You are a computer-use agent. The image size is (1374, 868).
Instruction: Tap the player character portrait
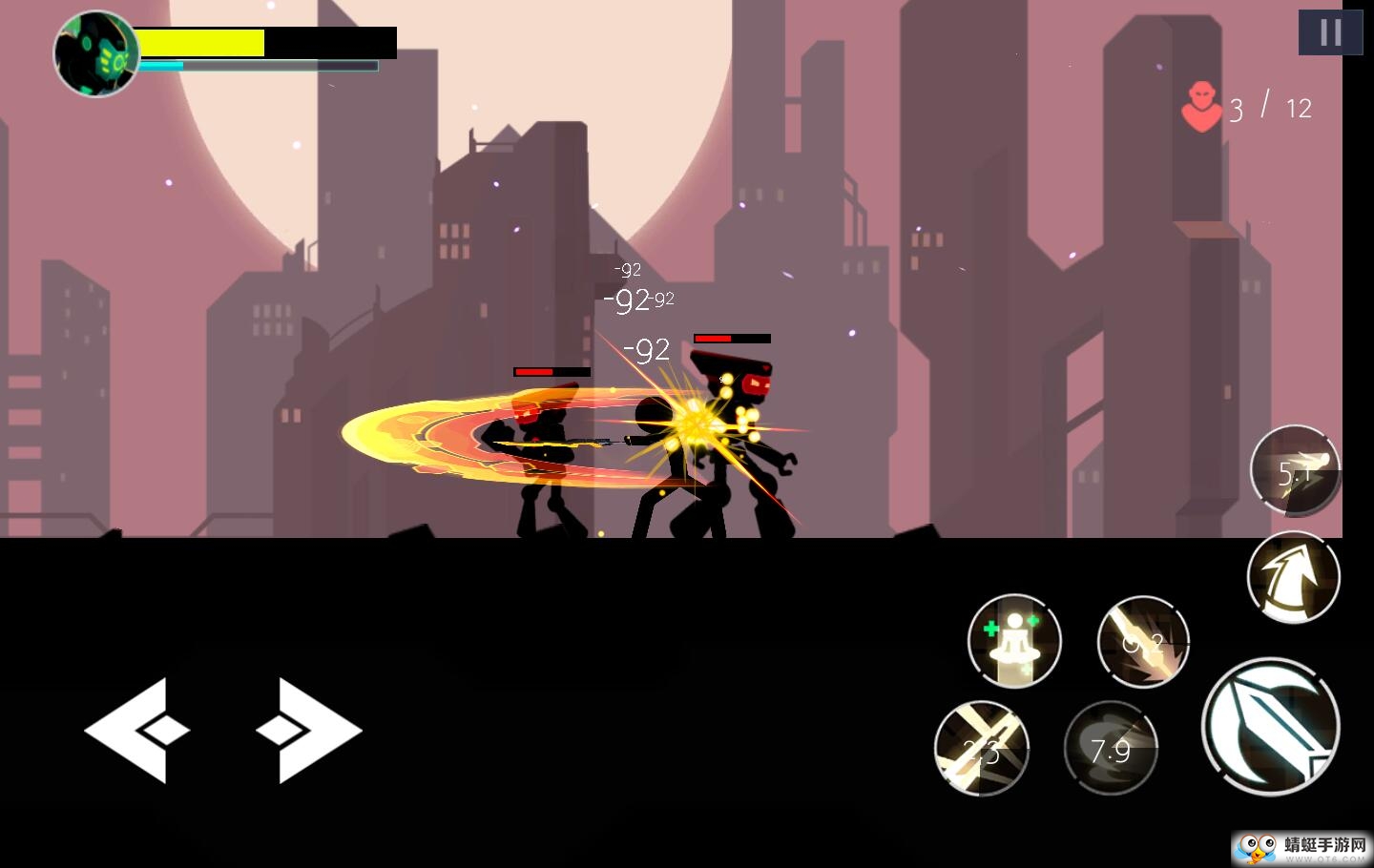(x=96, y=54)
